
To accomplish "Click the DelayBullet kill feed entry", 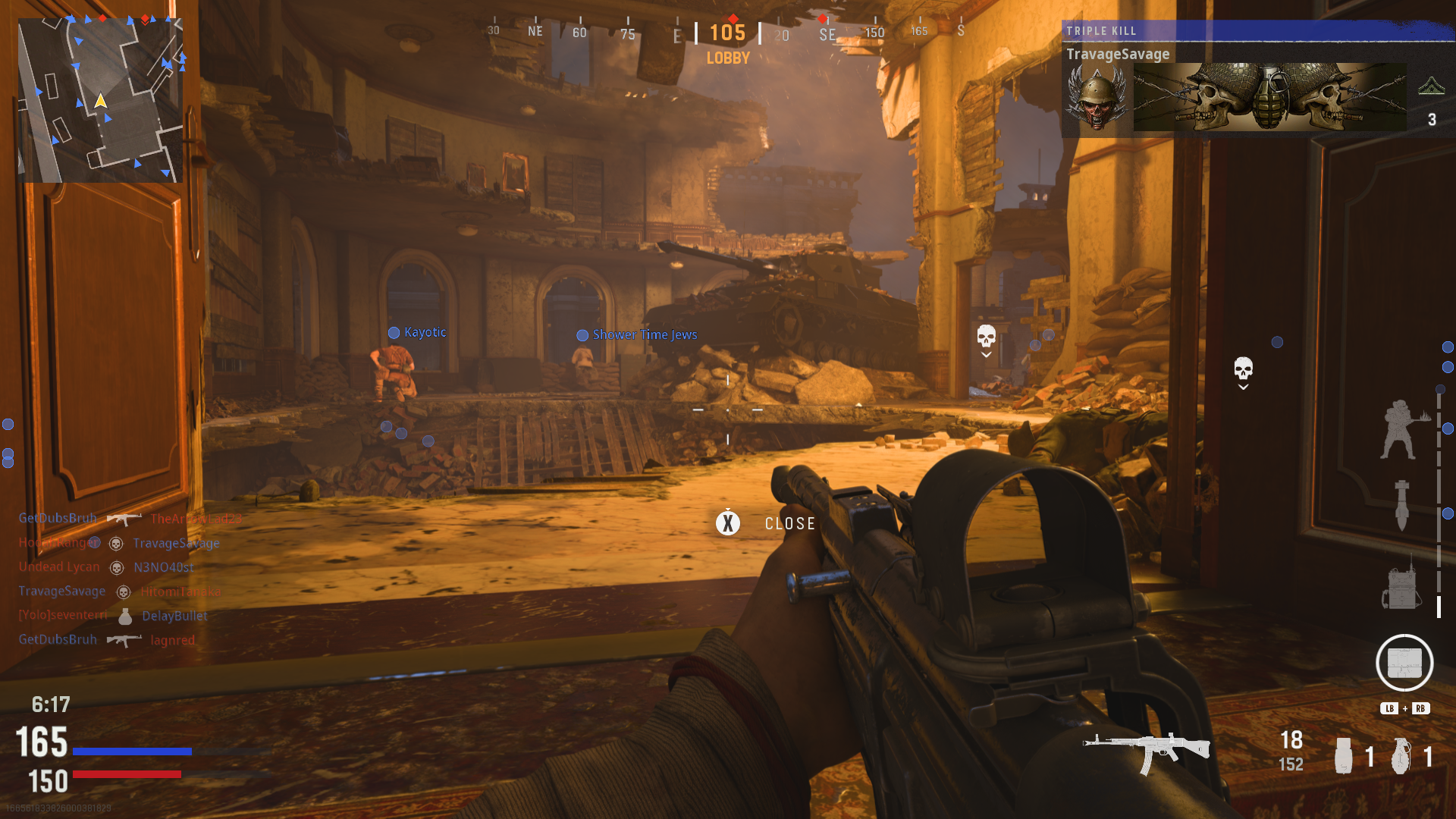I will [174, 616].
